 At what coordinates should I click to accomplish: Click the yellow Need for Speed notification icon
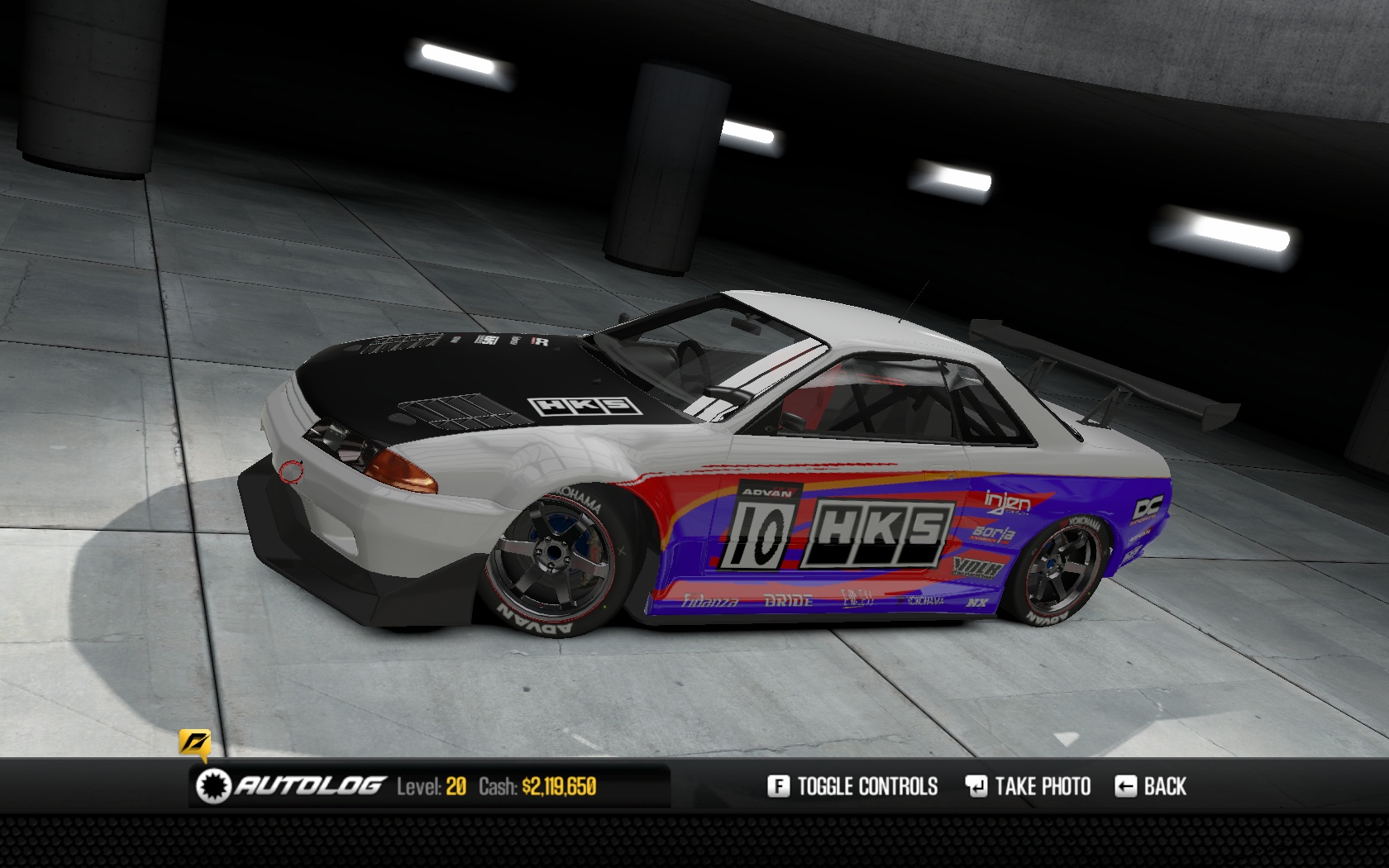(x=194, y=742)
